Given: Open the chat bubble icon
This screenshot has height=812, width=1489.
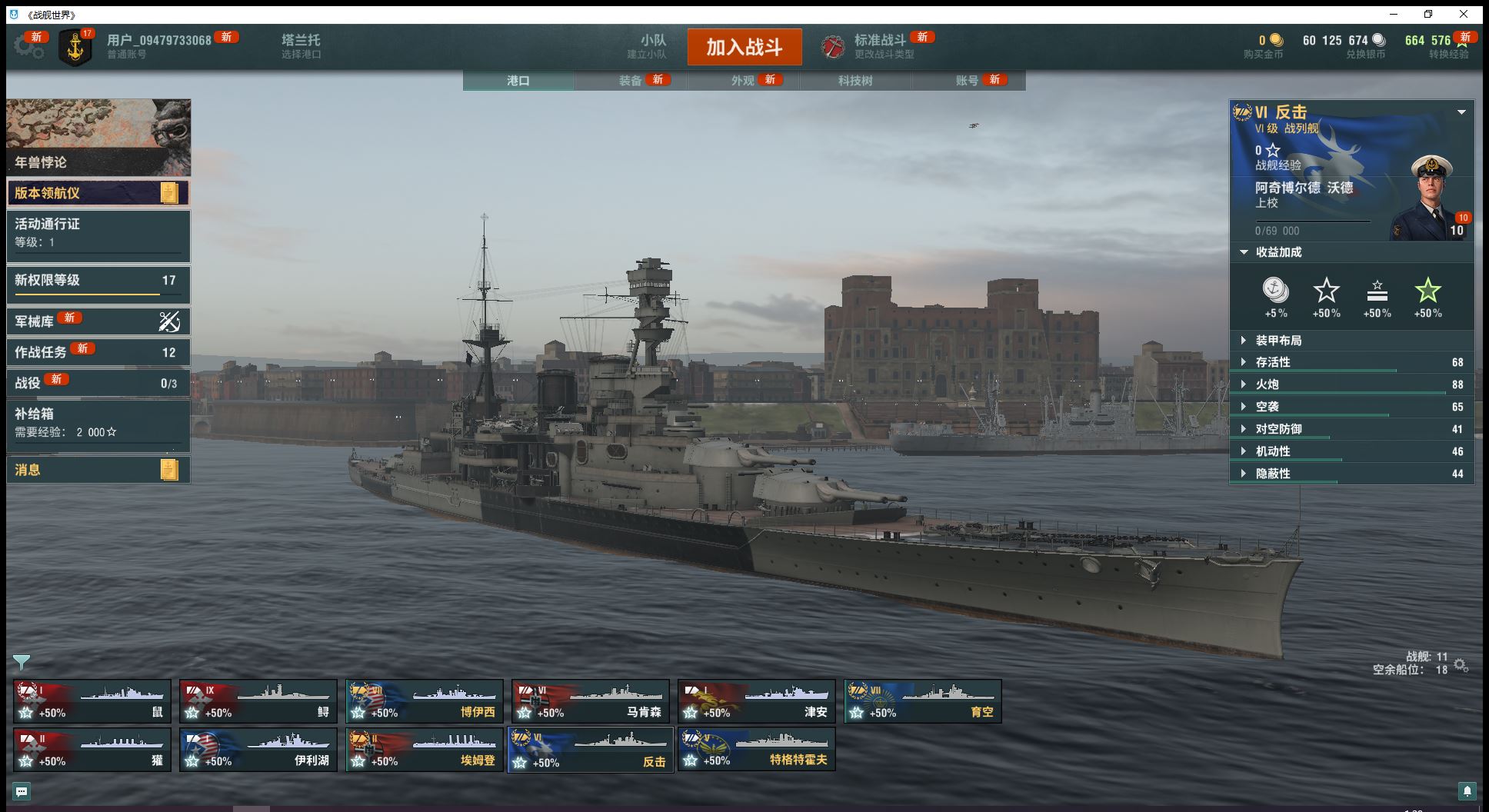Looking at the screenshot, I should [22, 791].
